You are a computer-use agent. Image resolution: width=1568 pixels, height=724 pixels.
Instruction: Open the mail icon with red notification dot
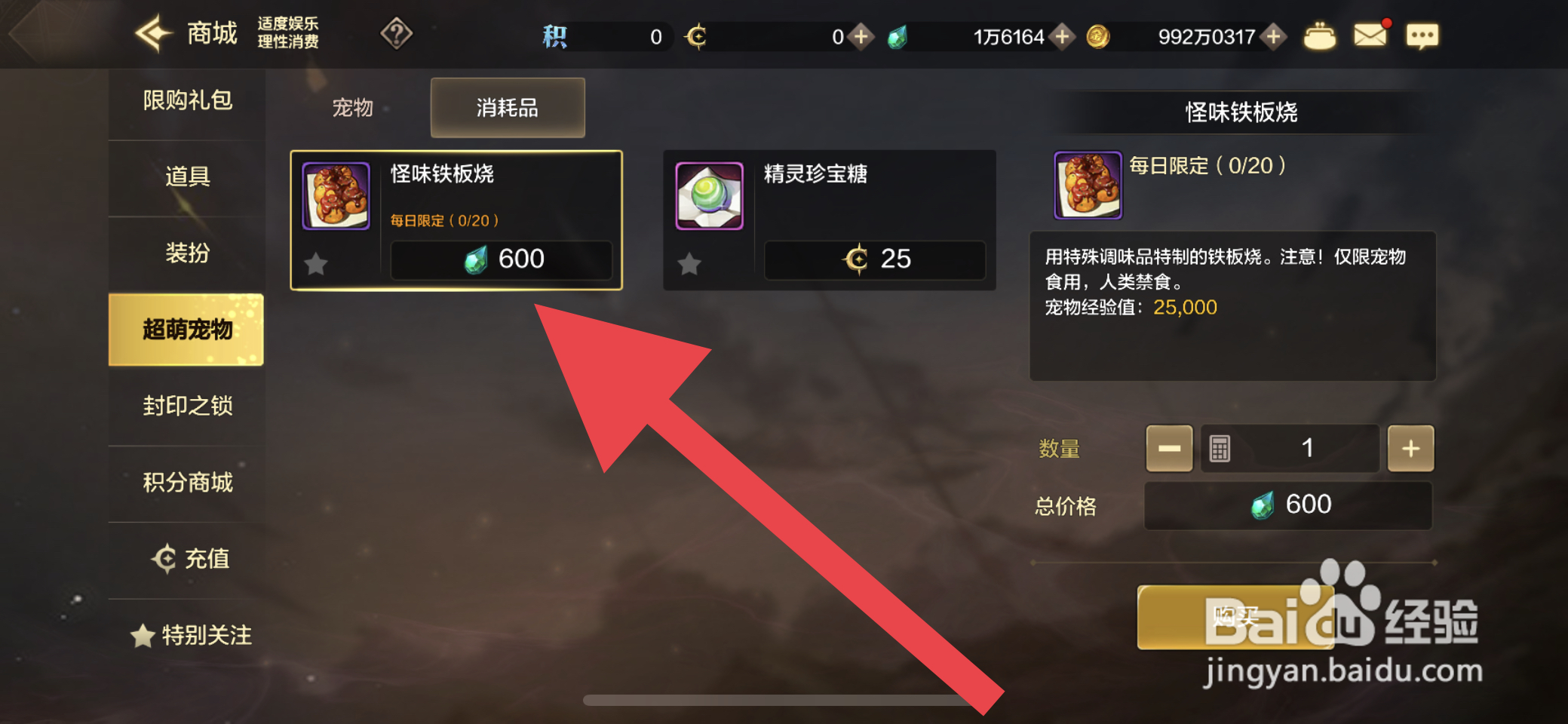click(1370, 34)
